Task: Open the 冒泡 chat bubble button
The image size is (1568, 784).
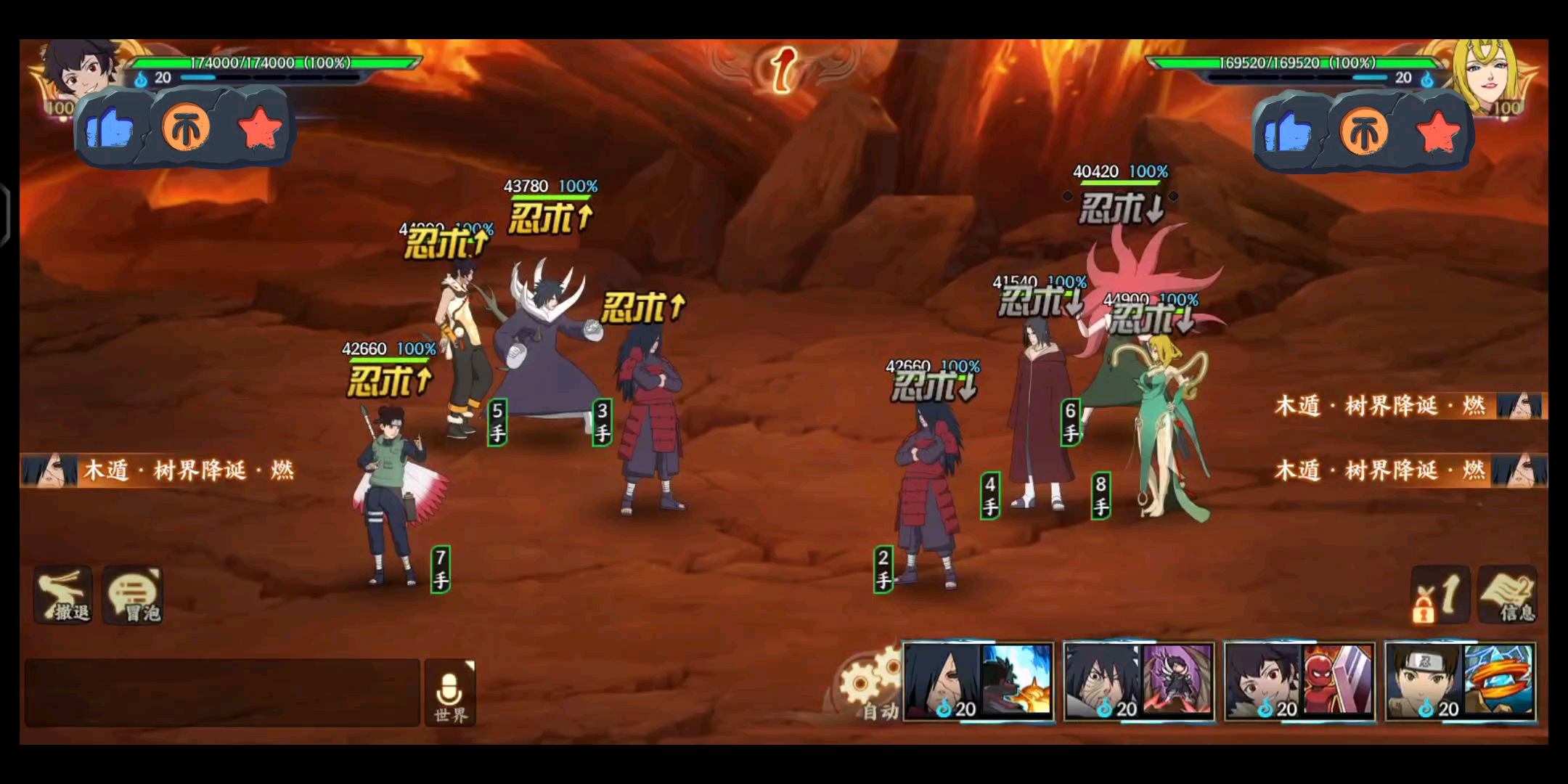Action: (x=134, y=595)
